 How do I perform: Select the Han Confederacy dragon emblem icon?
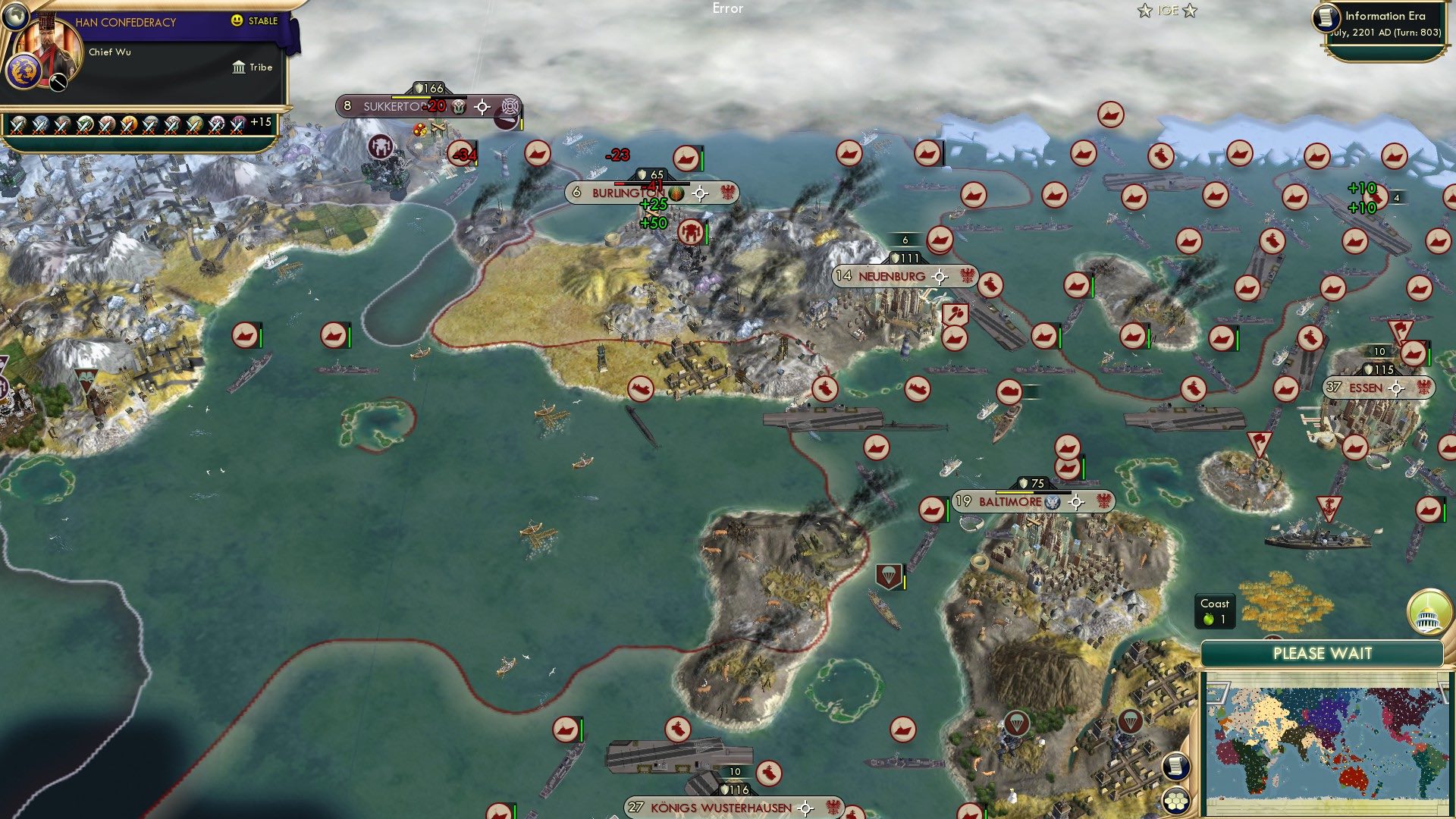pyautogui.click(x=24, y=70)
